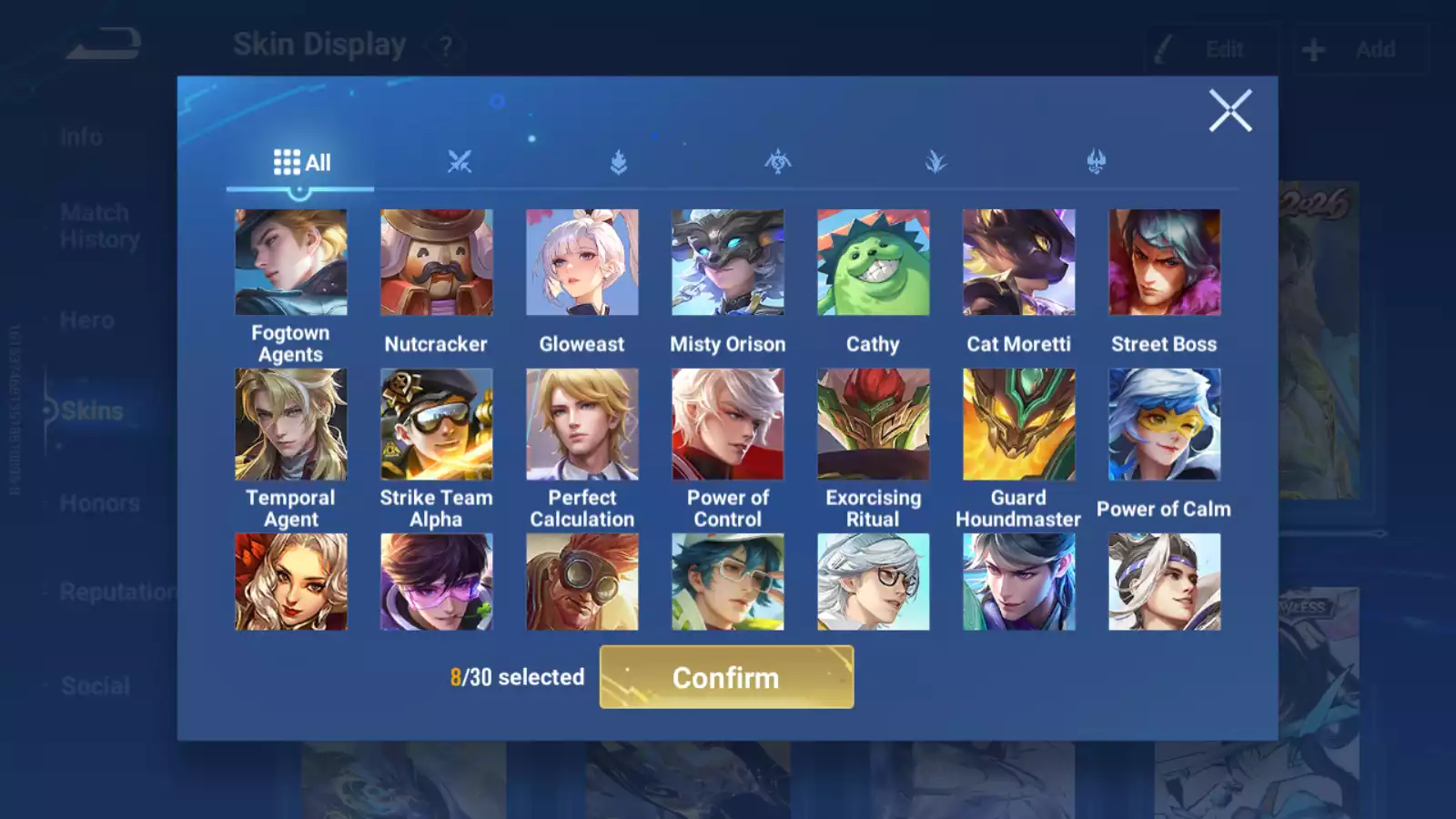Screen dimensions: 1456x819
Task: Select the Street Boss skin thumbnail
Action: (x=1164, y=262)
